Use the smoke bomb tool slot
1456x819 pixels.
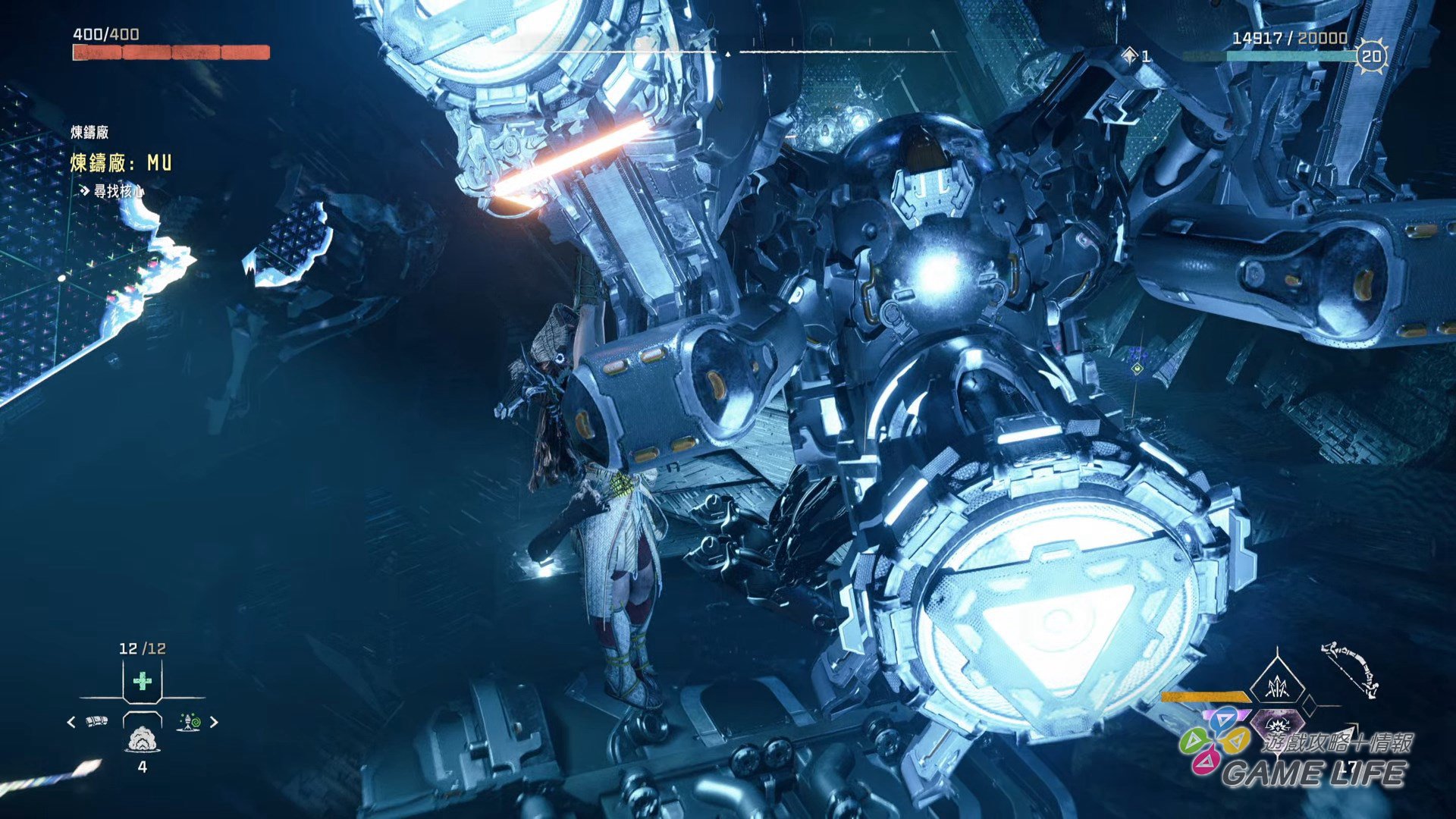[142, 739]
